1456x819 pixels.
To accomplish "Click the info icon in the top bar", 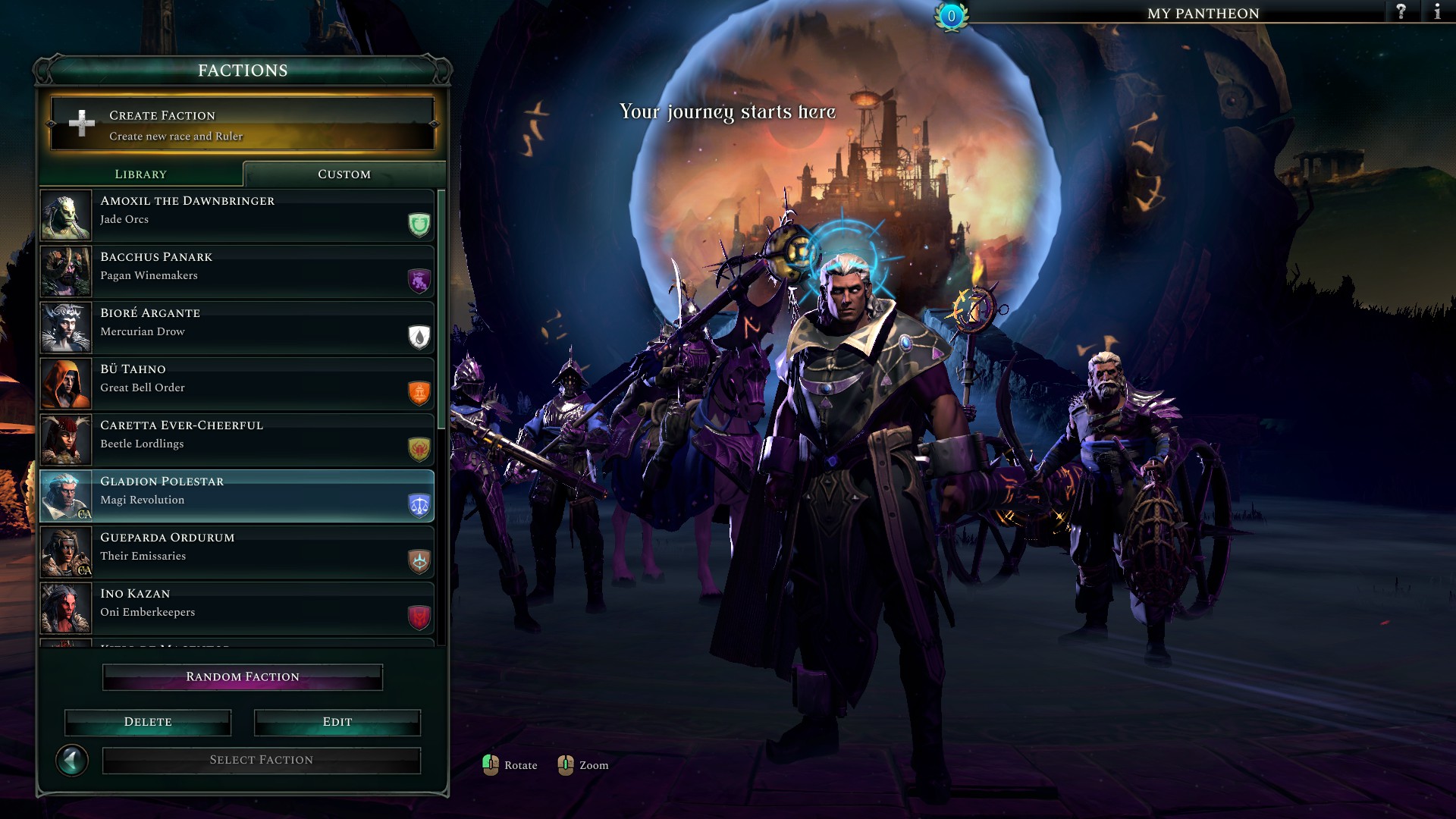I will click(1436, 12).
